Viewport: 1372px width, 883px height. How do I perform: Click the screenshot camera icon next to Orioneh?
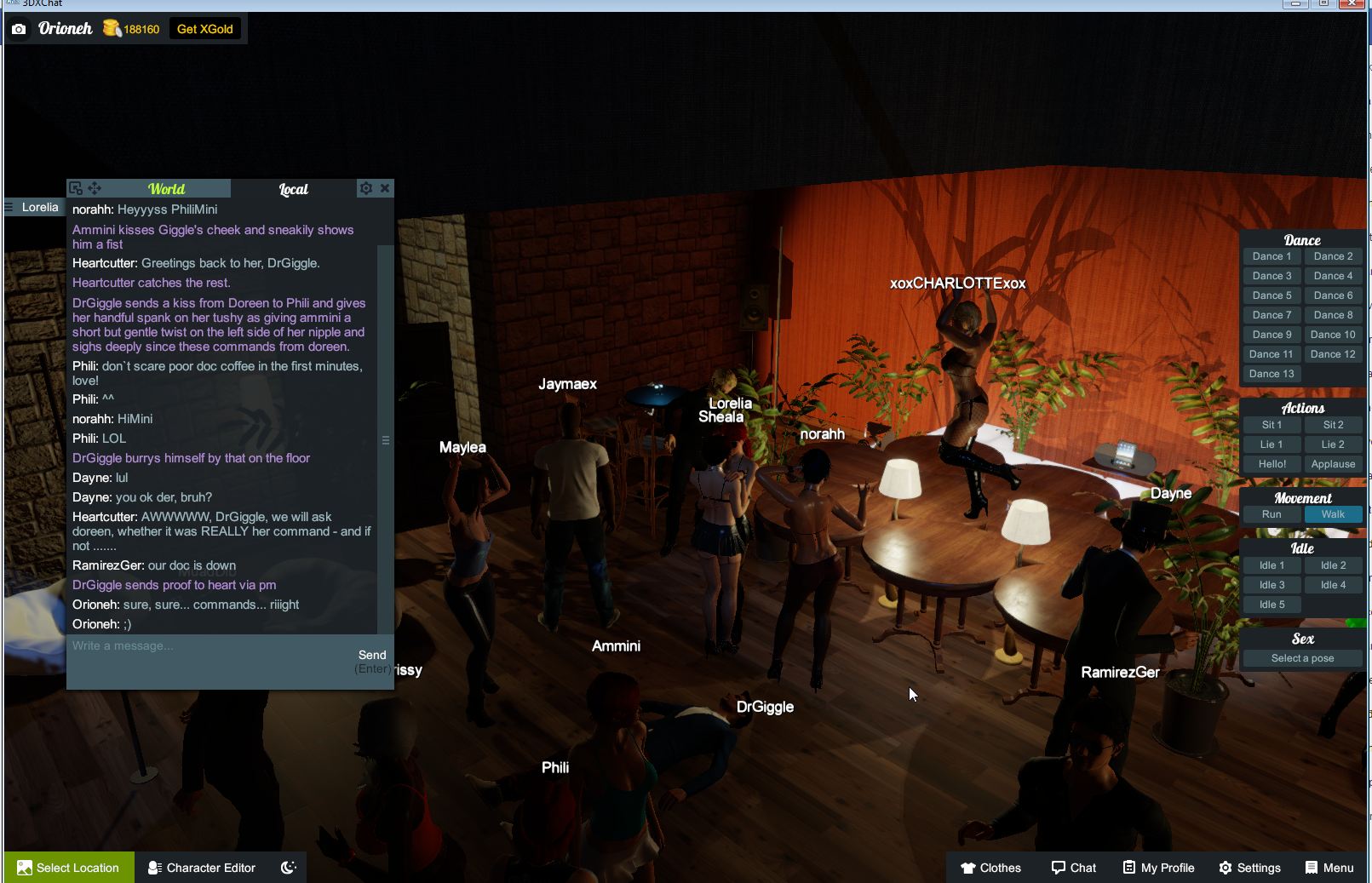[19, 28]
